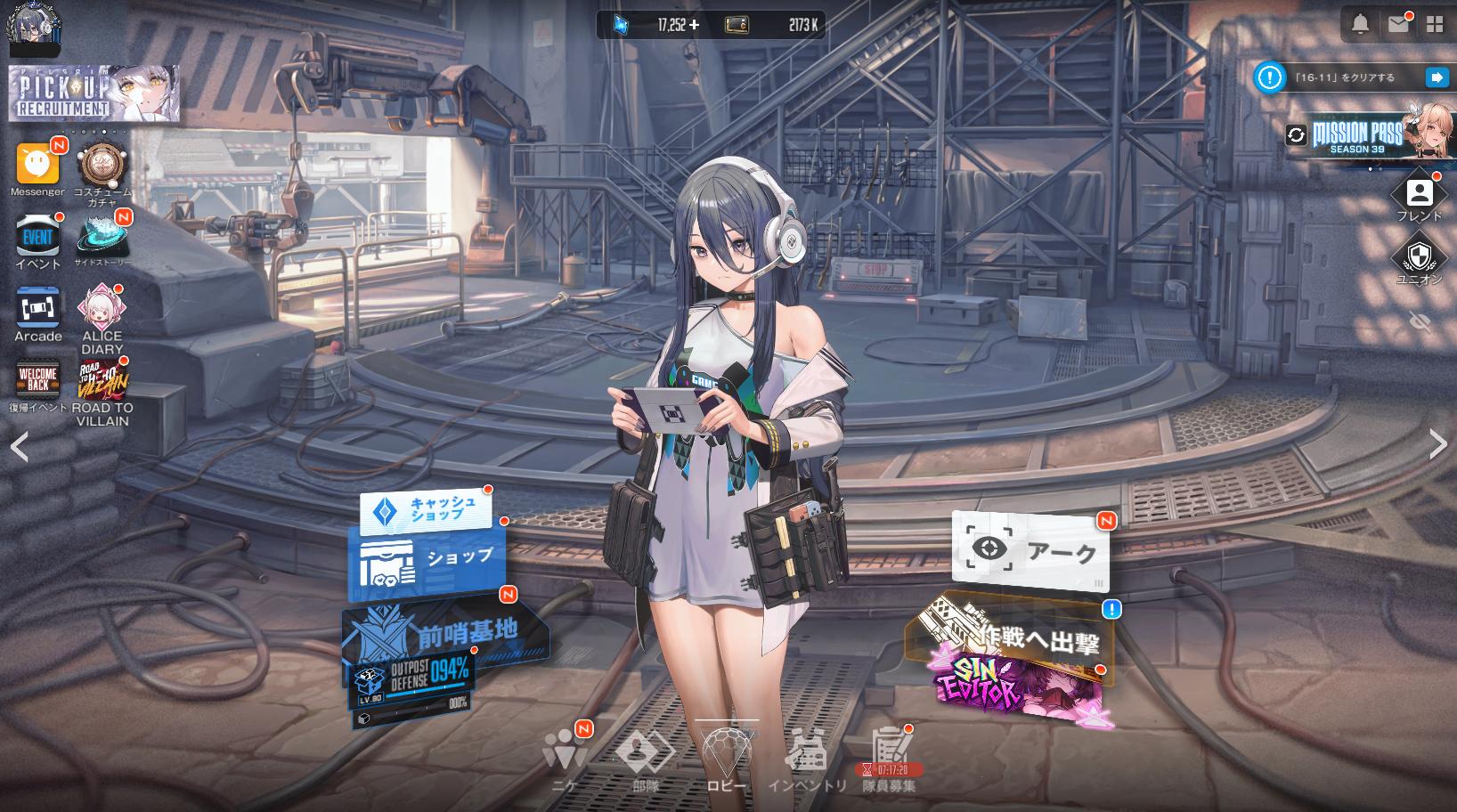Enter the ショップ shop

click(x=427, y=558)
